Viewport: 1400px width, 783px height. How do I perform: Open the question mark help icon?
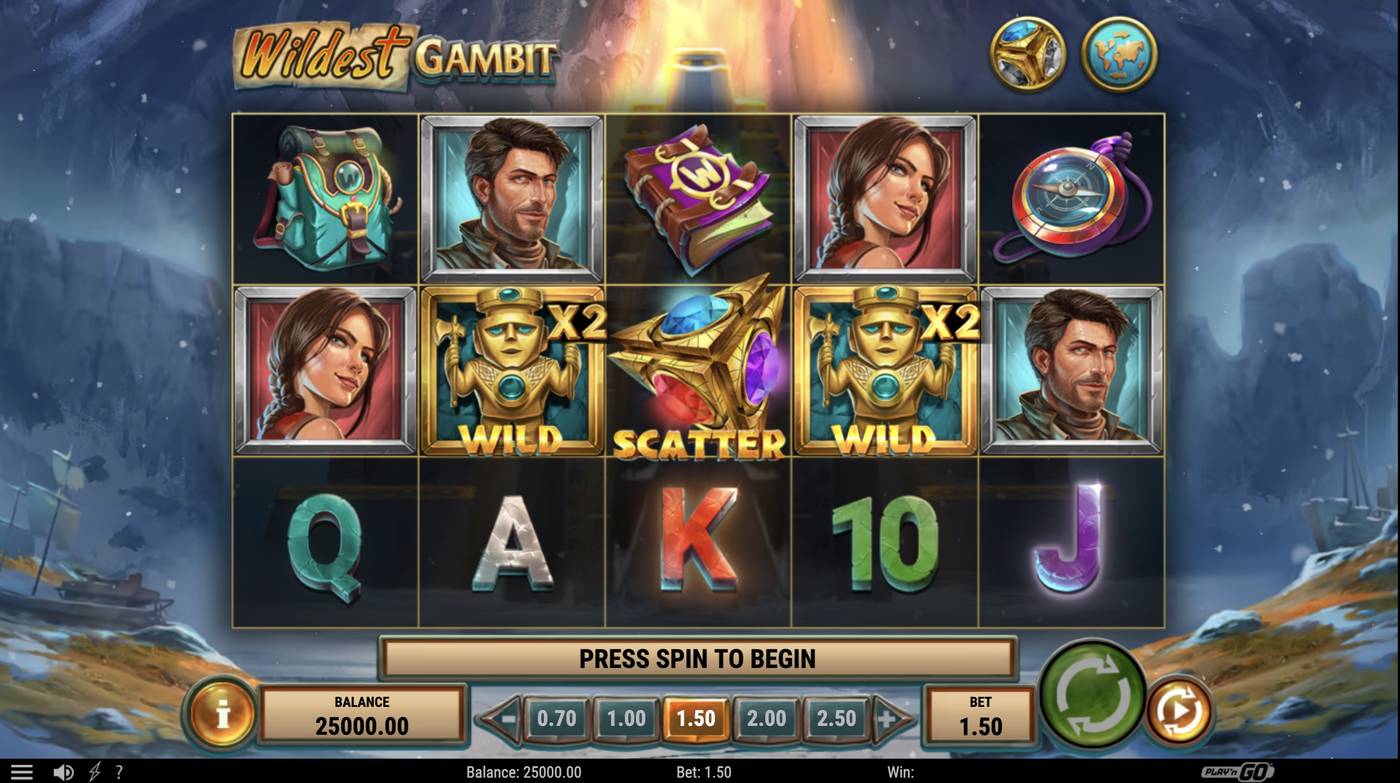tap(119, 771)
